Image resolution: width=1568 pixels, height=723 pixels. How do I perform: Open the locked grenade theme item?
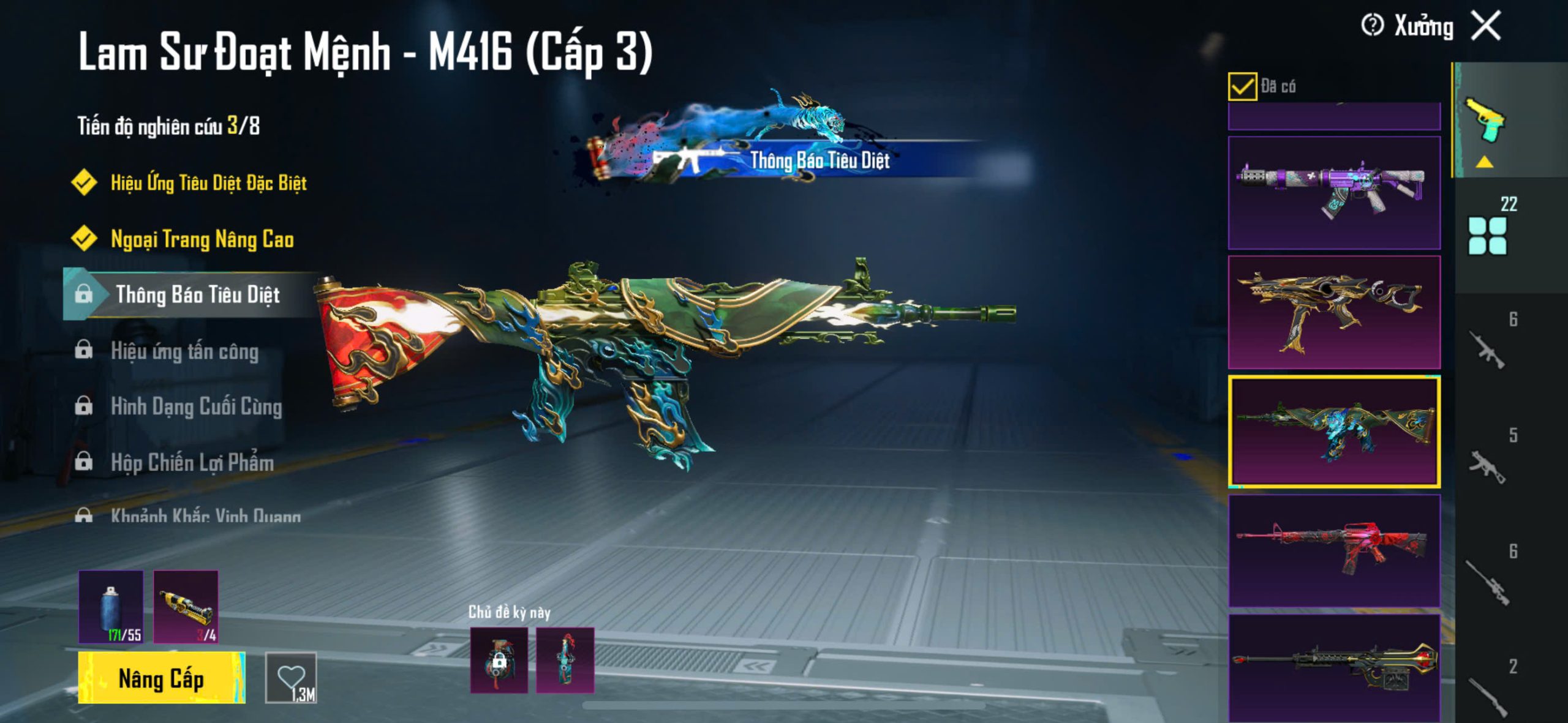click(x=499, y=660)
